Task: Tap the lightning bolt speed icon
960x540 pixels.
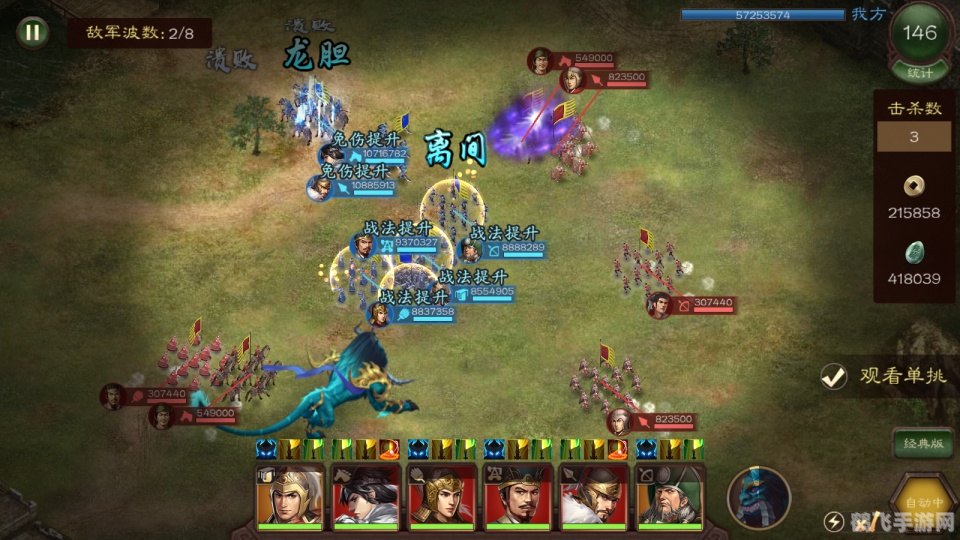Action: pos(833,520)
